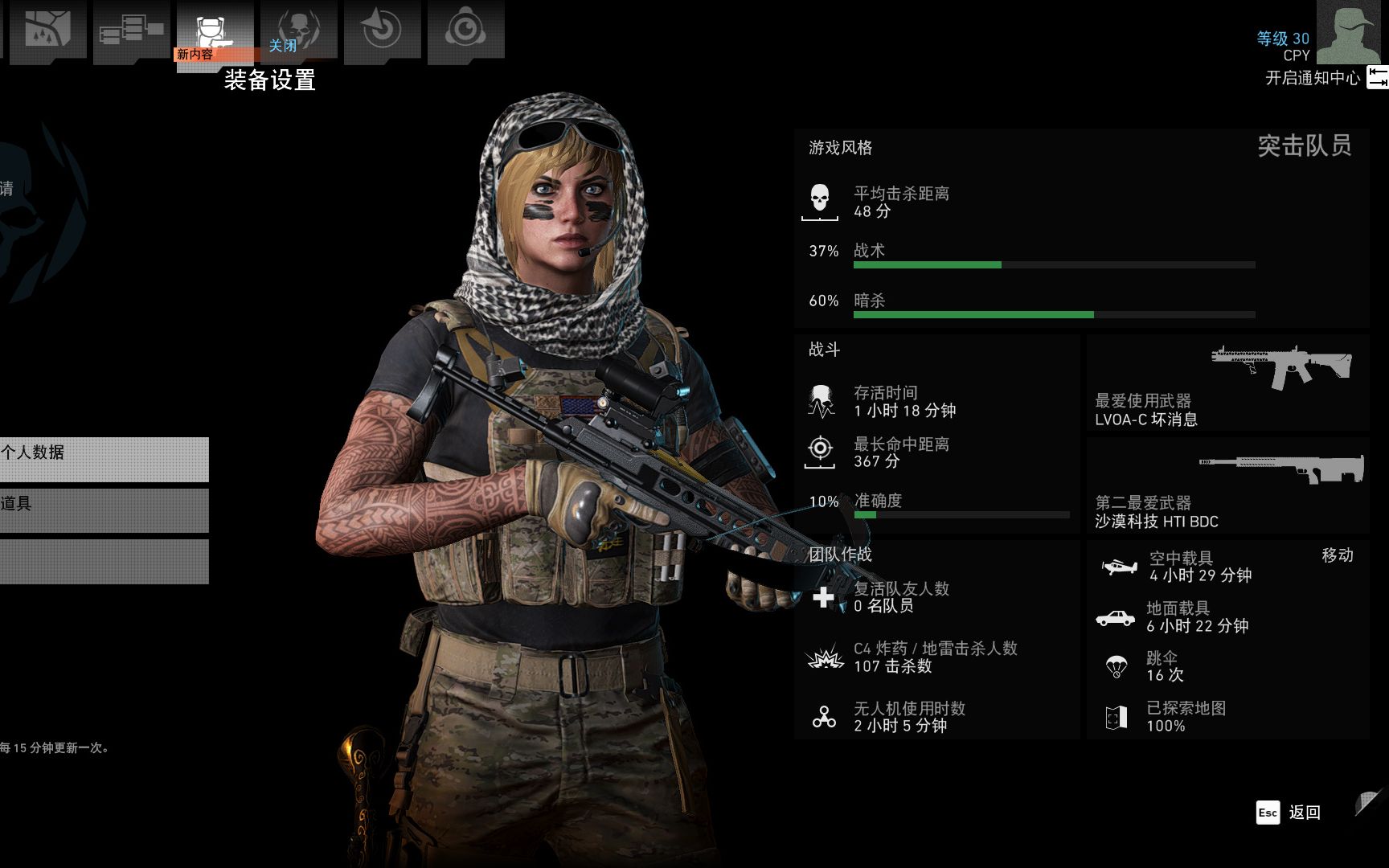Click the player avatar portrait
The height and width of the screenshot is (868, 1389).
1351,33
